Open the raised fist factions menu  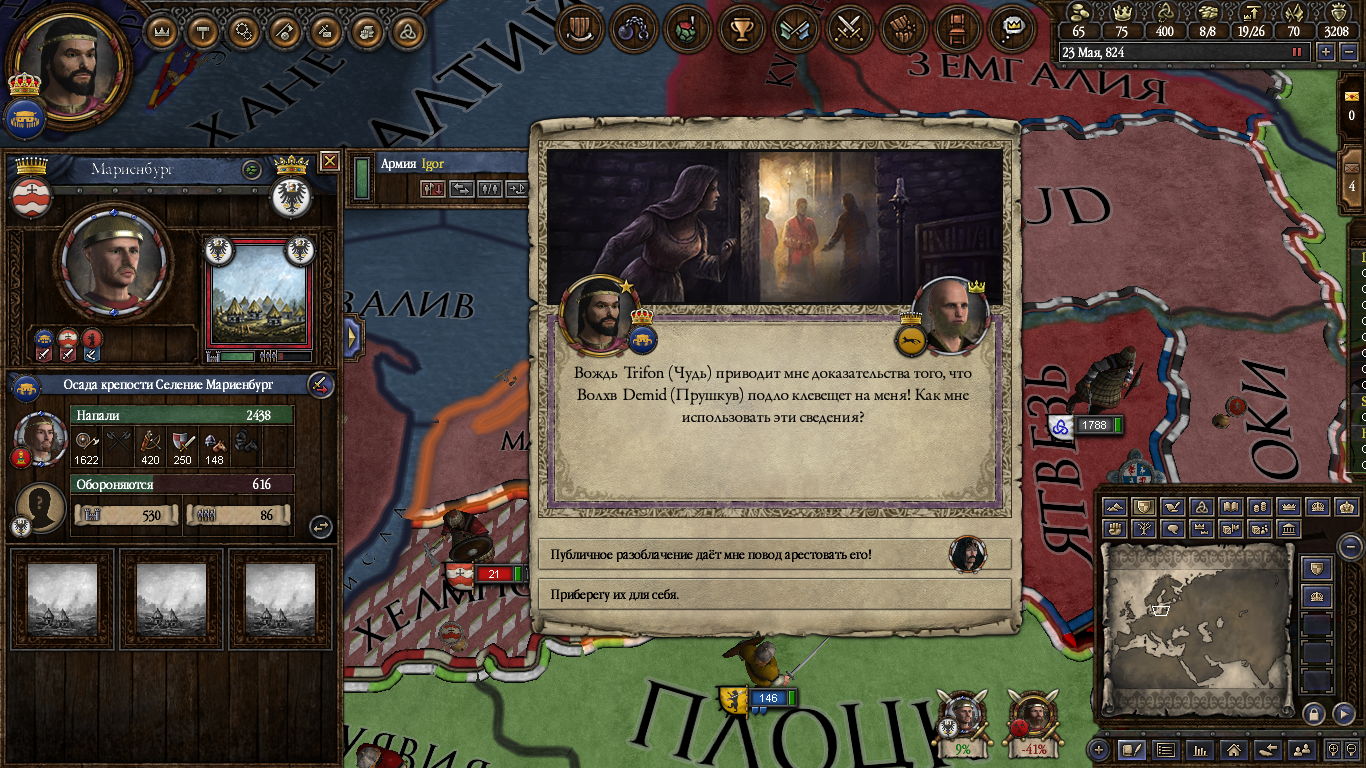point(904,28)
